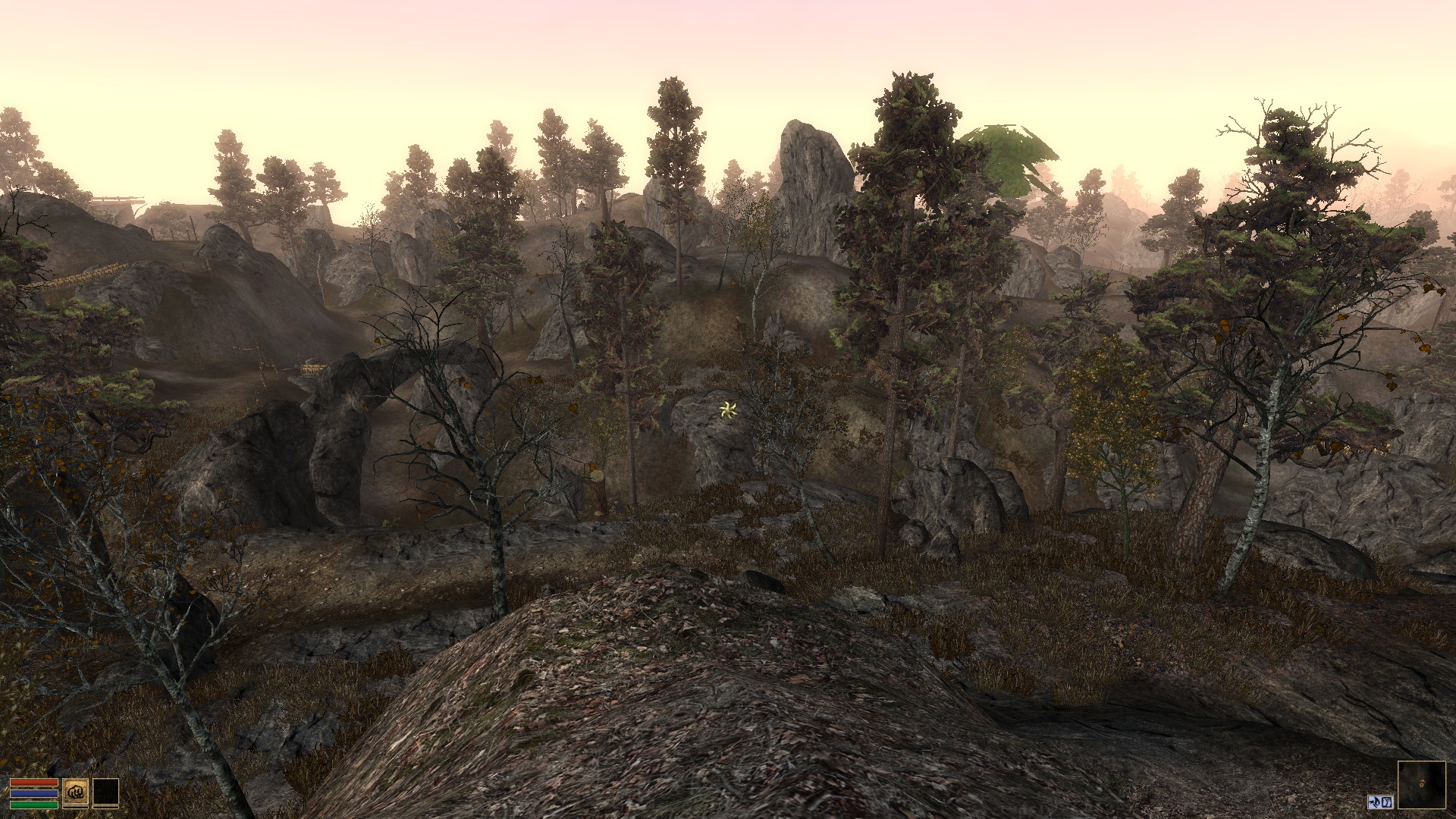Click the player arrow marker on the minimap
1456x819 pixels.
click(1422, 784)
